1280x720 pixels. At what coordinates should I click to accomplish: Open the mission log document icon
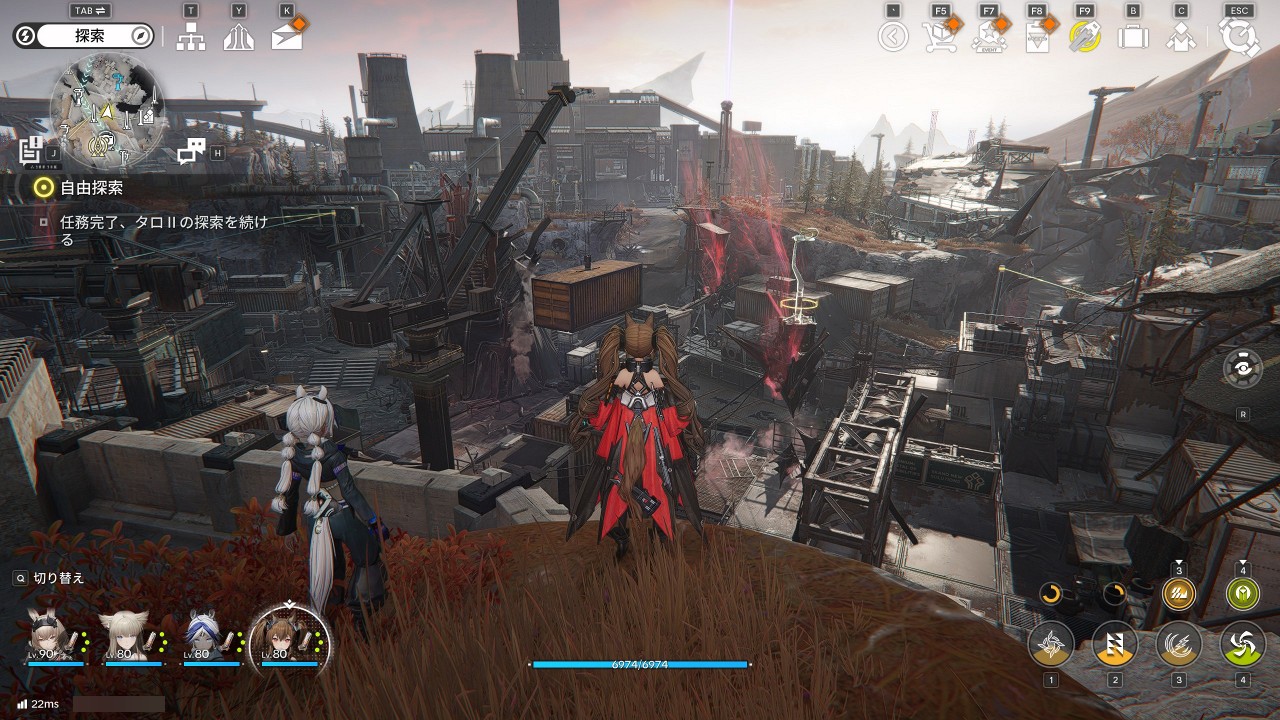(32, 151)
